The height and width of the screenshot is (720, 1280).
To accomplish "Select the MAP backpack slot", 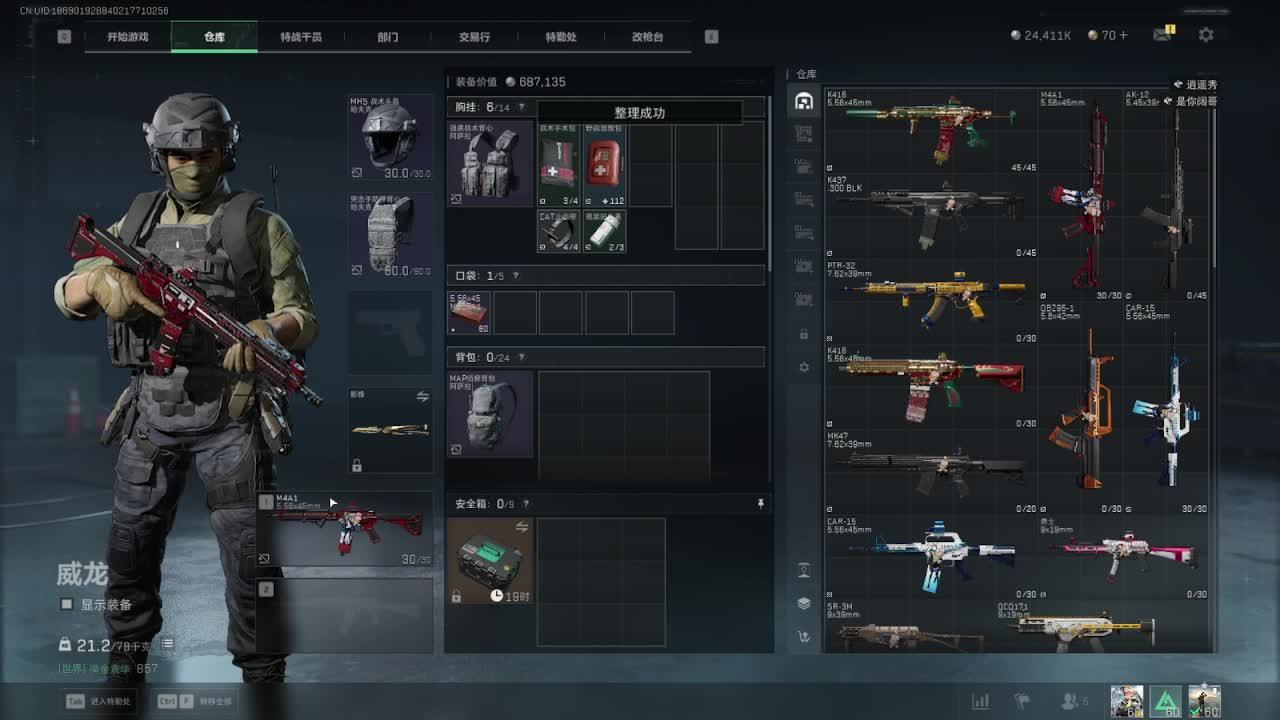I will [x=490, y=414].
